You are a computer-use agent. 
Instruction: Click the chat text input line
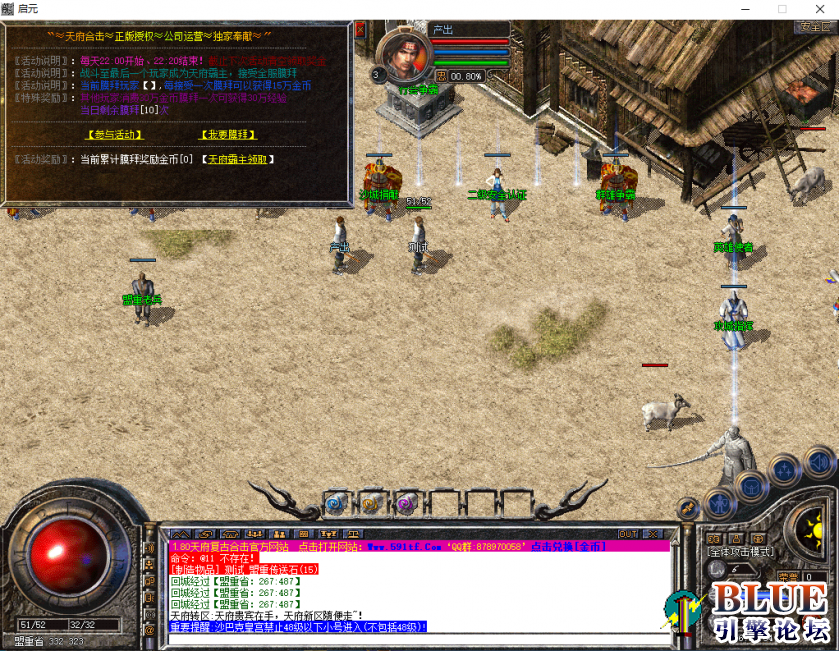coord(420,637)
